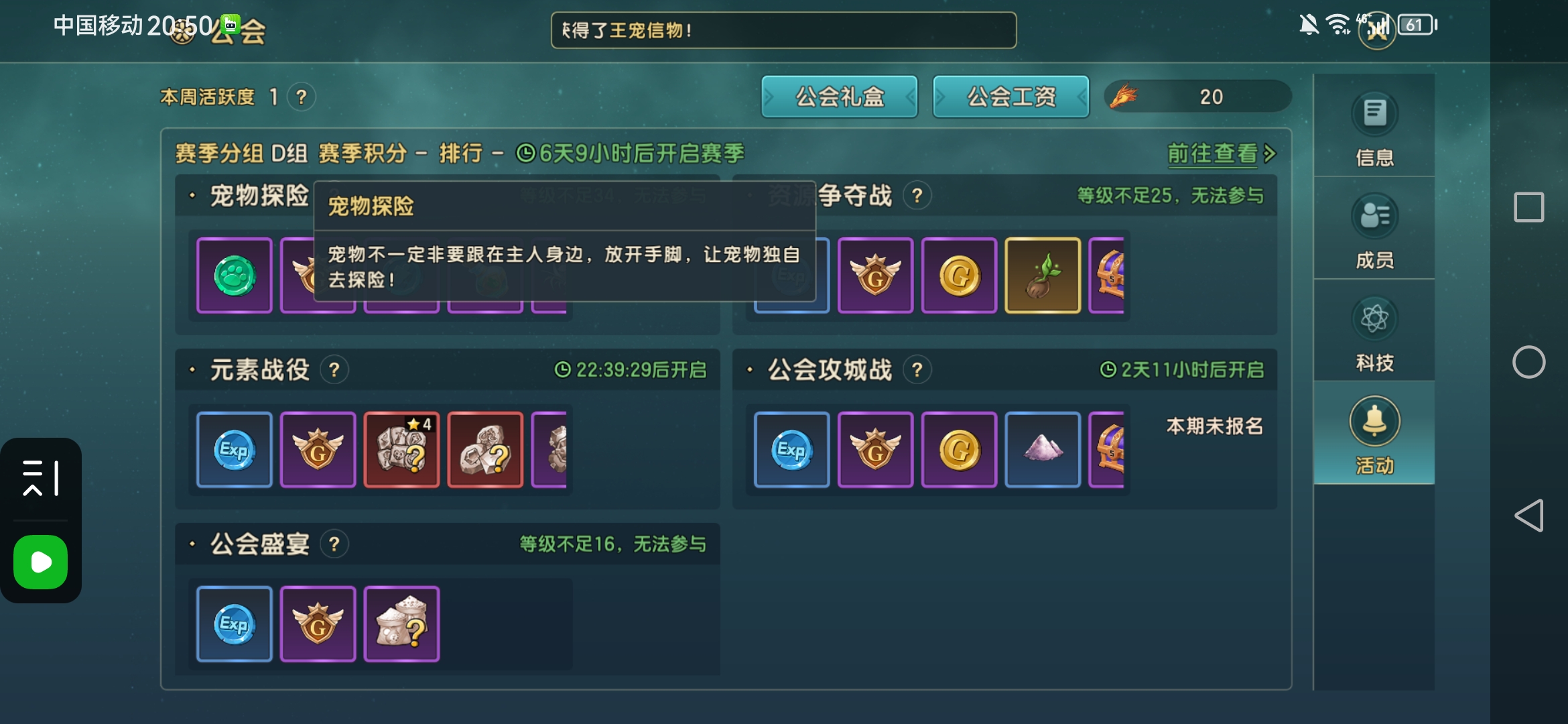The image size is (1568, 724).
Task: Click the Exp reward icon in 元素战役
Action: click(x=234, y=450)
